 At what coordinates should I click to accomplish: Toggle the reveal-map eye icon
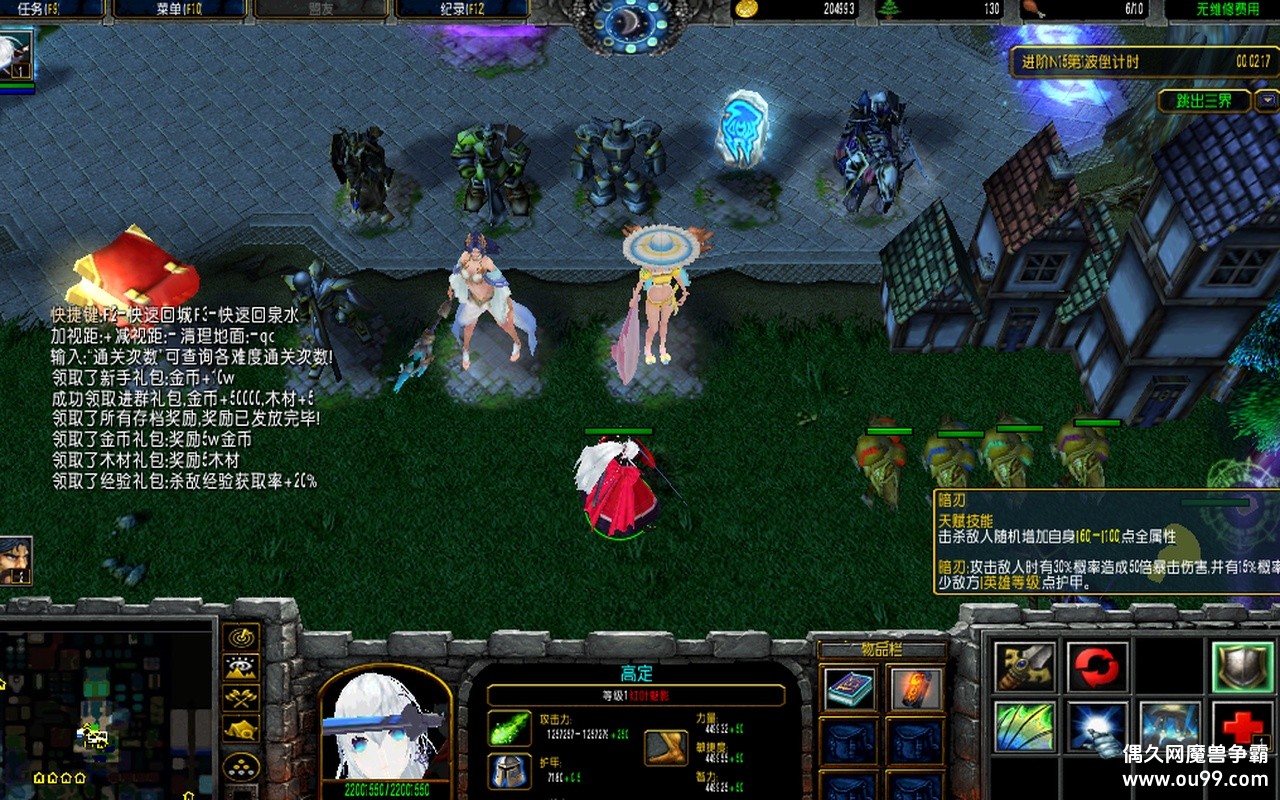(x=239, y=666)
